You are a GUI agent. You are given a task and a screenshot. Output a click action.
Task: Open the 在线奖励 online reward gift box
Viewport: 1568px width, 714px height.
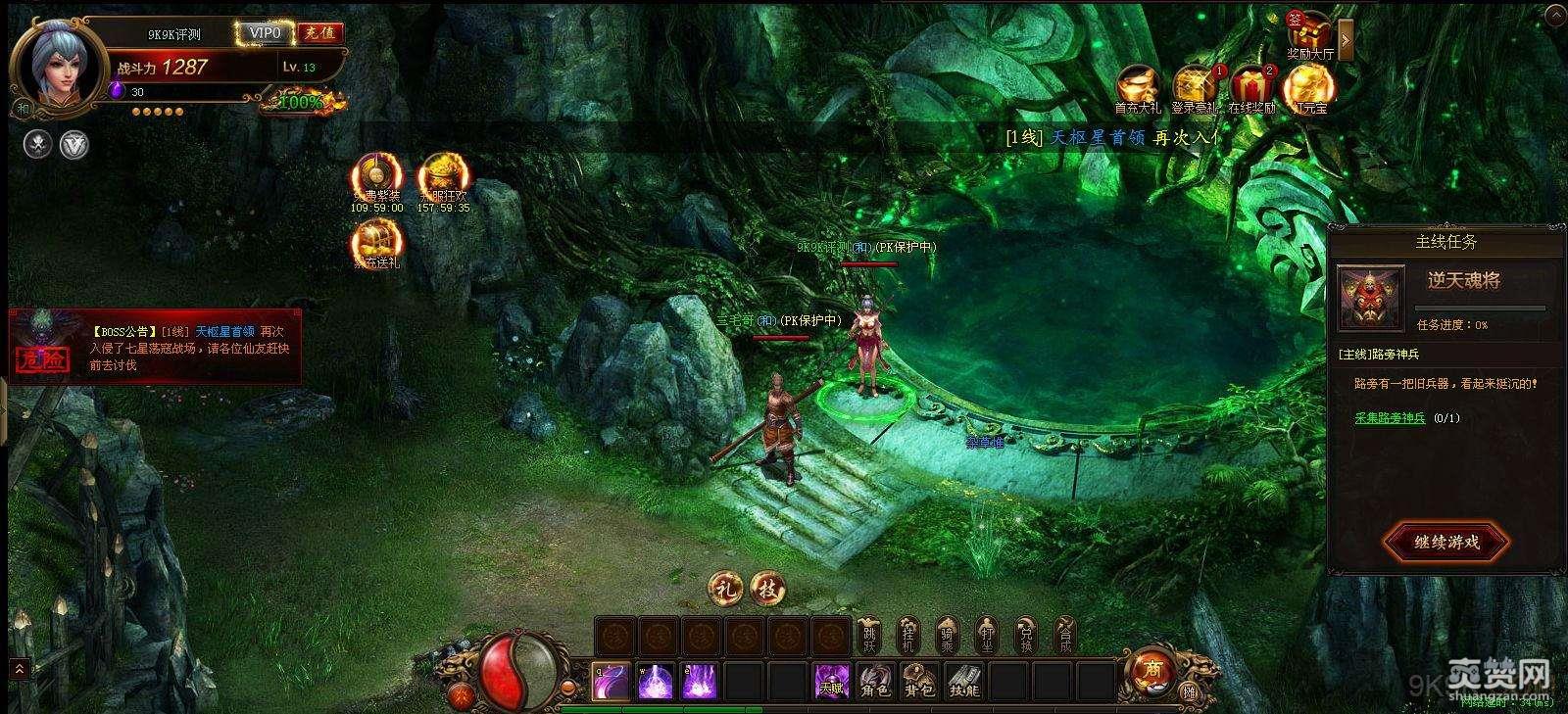click(1251, 88)
